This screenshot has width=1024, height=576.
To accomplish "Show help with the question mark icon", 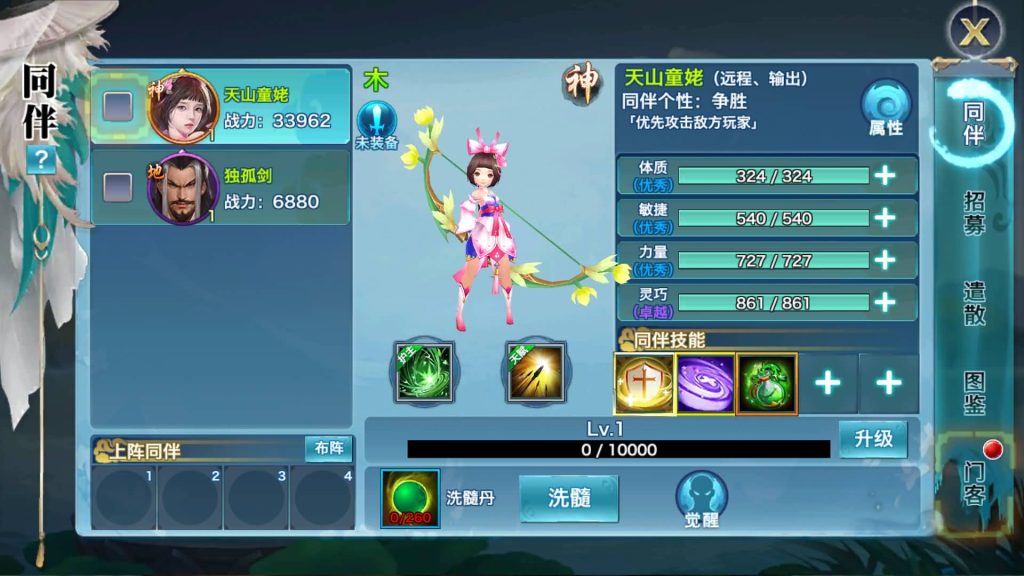I will point(40,160).
